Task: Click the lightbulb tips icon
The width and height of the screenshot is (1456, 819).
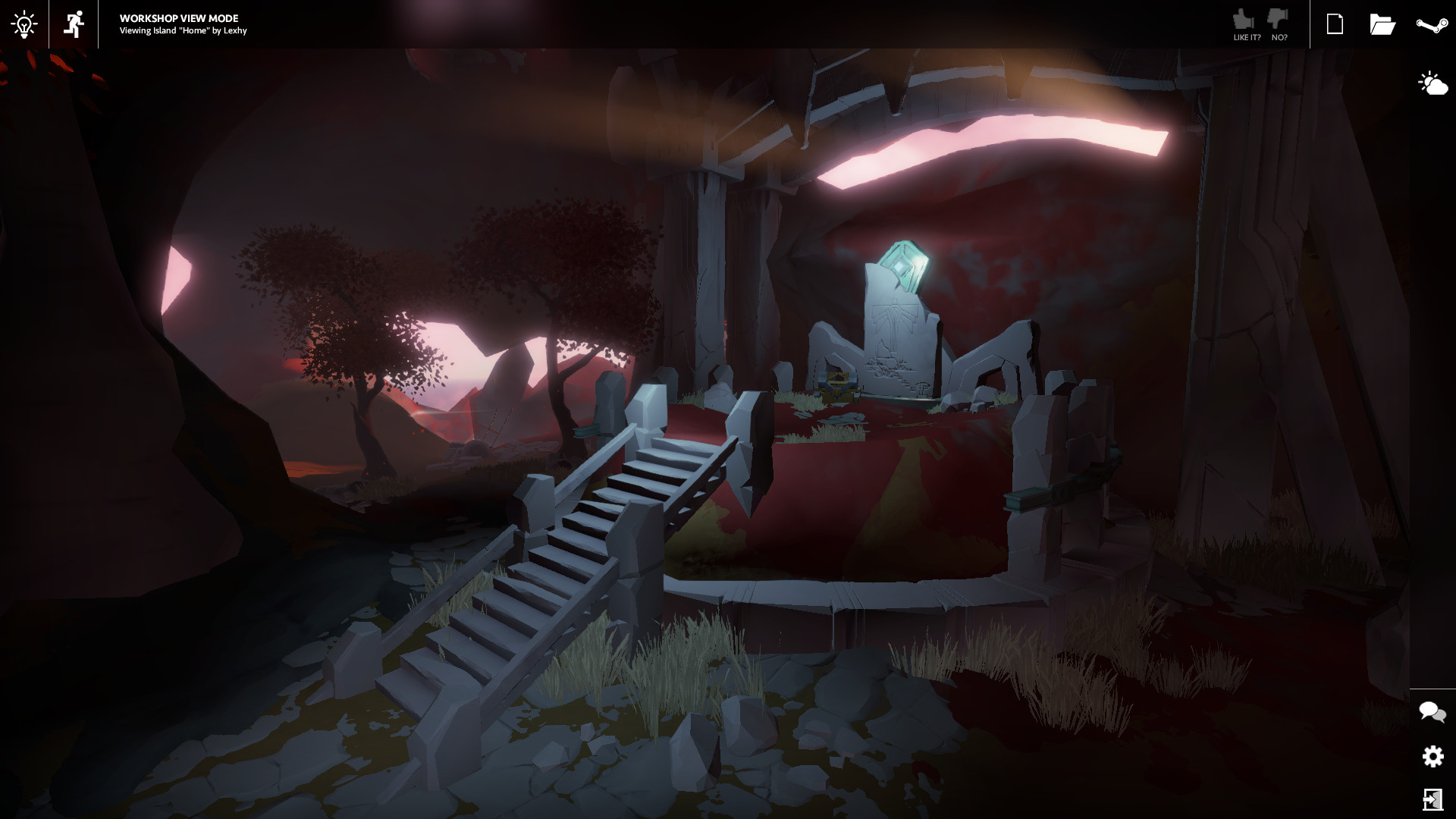Action: coord(24,24)
